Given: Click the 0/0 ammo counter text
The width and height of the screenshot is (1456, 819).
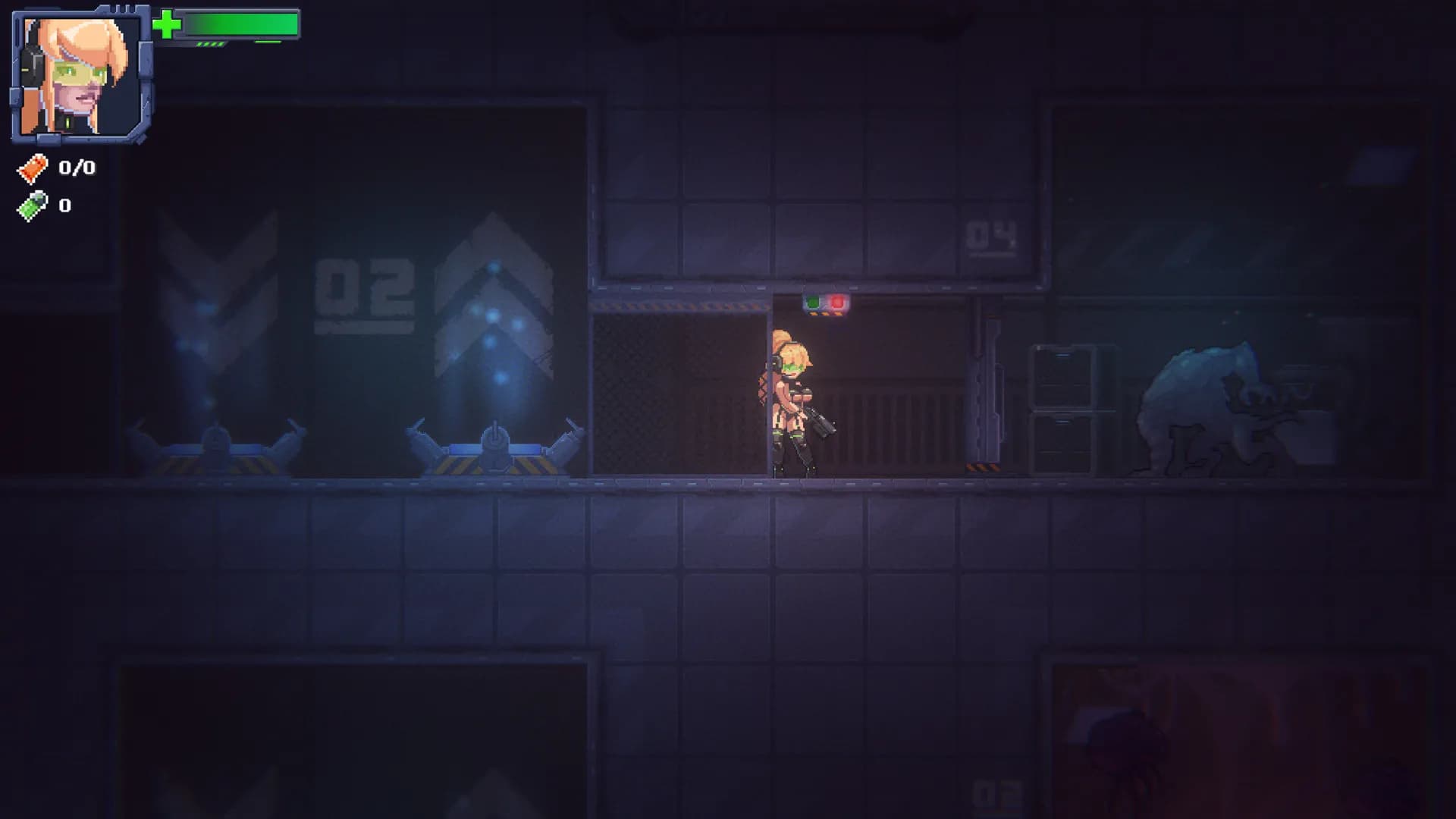Looking at the screenshot, I should [x=76, y=168].
